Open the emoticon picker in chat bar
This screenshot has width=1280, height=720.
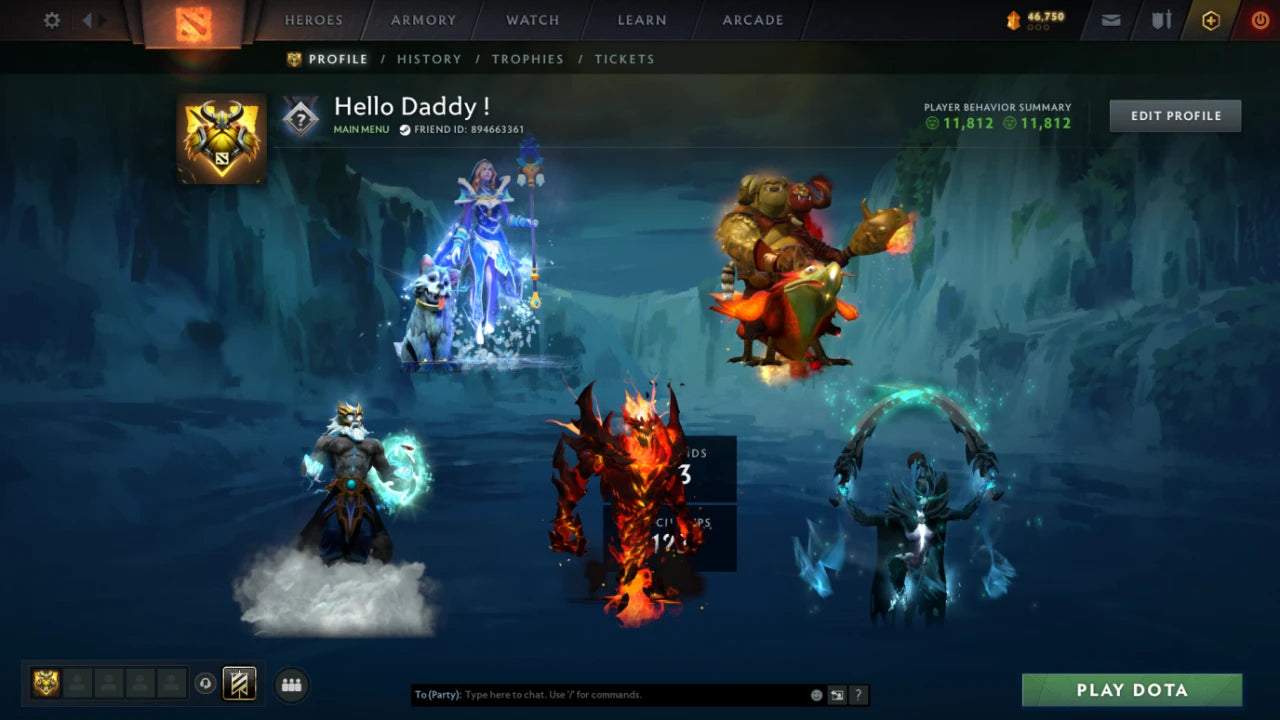815,694
